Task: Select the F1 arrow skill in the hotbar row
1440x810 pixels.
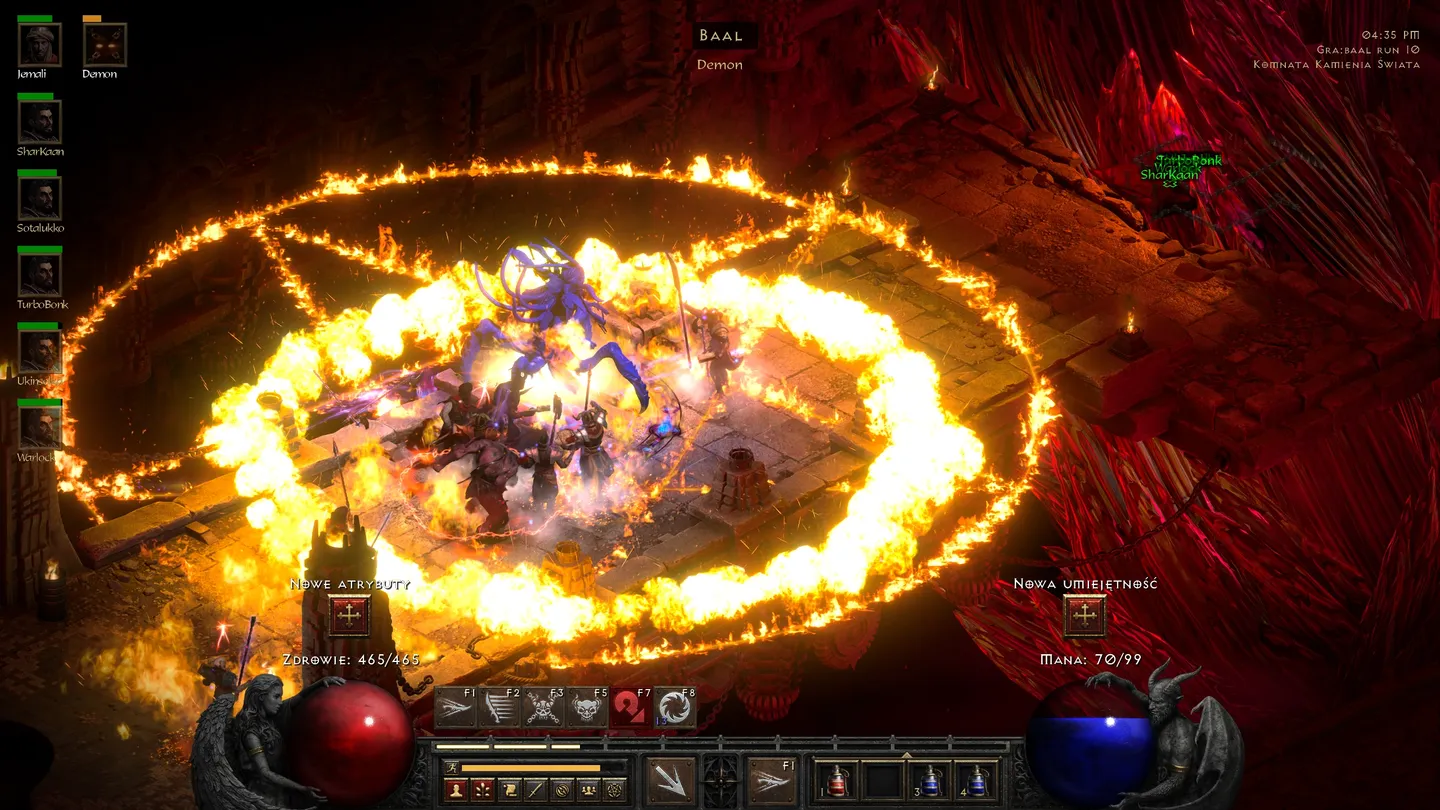Action: point(455,709)
